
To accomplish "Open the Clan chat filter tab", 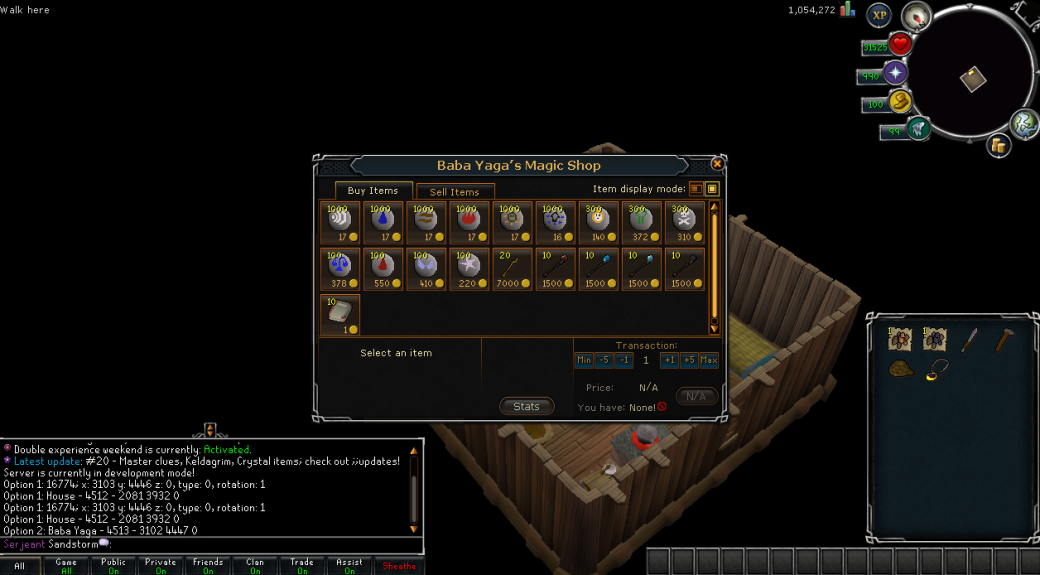I will pos(255,566).
